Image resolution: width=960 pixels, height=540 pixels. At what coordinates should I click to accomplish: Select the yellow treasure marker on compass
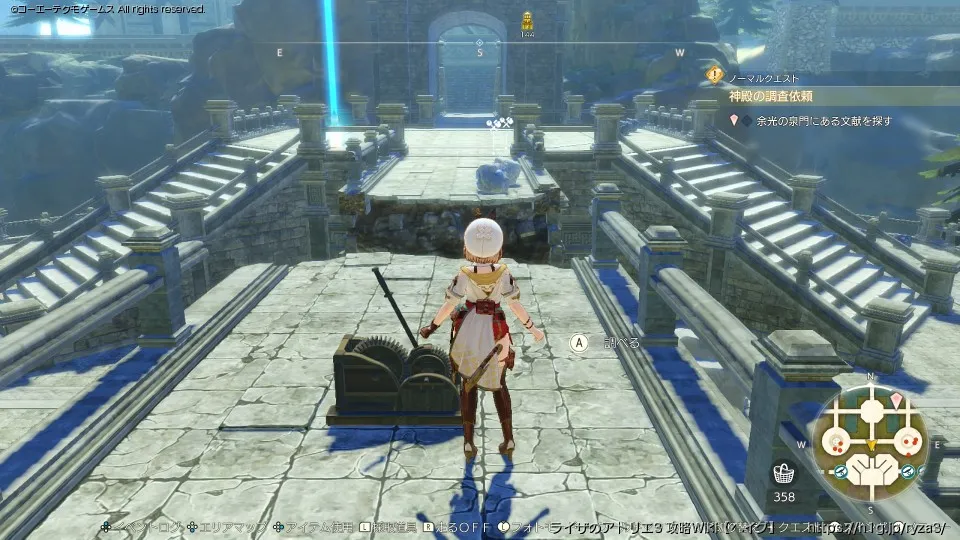point(527,19)
